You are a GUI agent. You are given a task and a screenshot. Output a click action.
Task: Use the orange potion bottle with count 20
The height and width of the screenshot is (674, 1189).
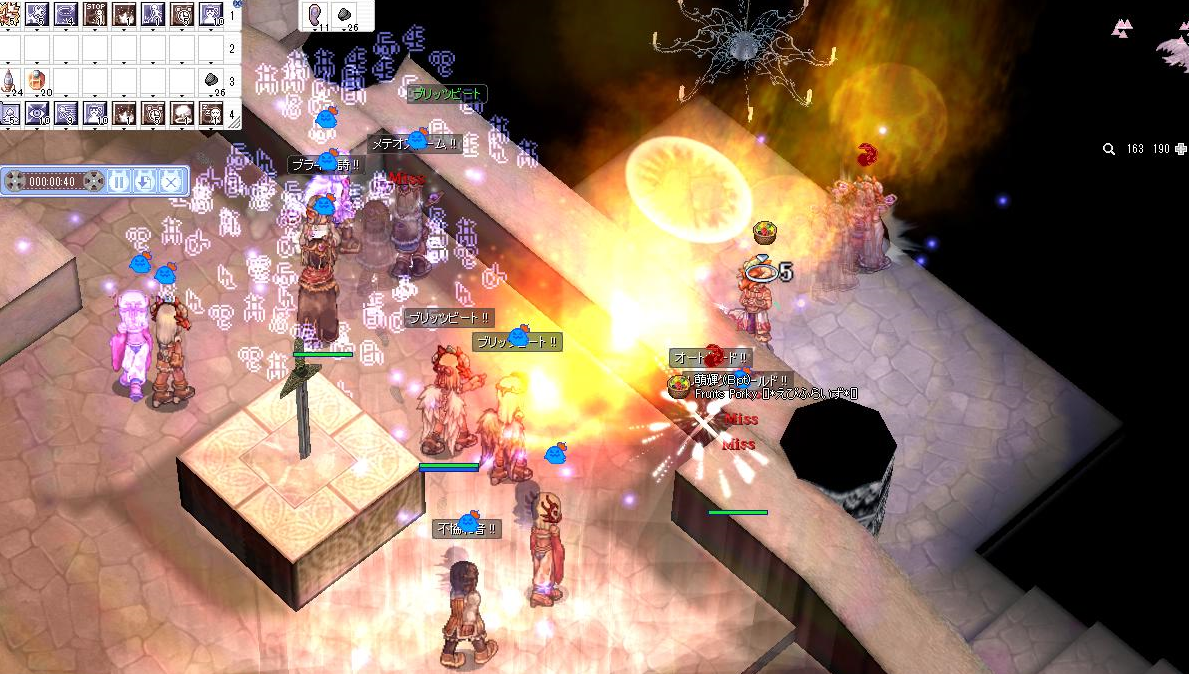(37, 80)
